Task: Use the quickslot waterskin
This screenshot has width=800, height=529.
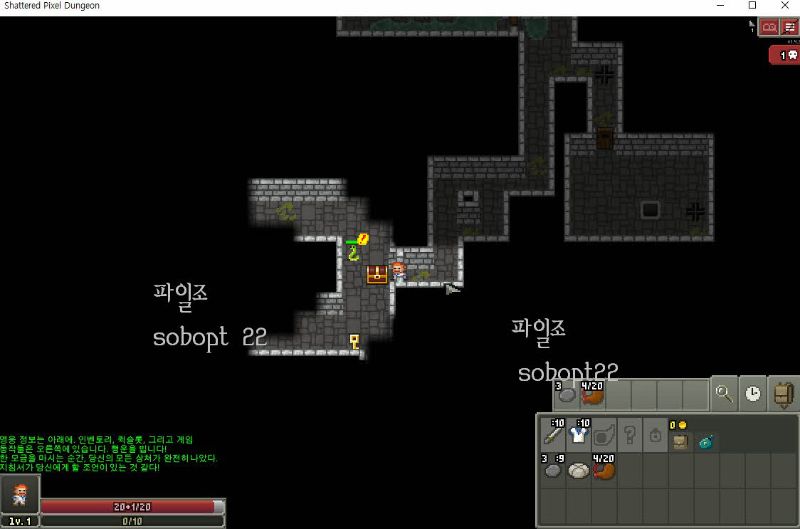Action: pos(593,394)
